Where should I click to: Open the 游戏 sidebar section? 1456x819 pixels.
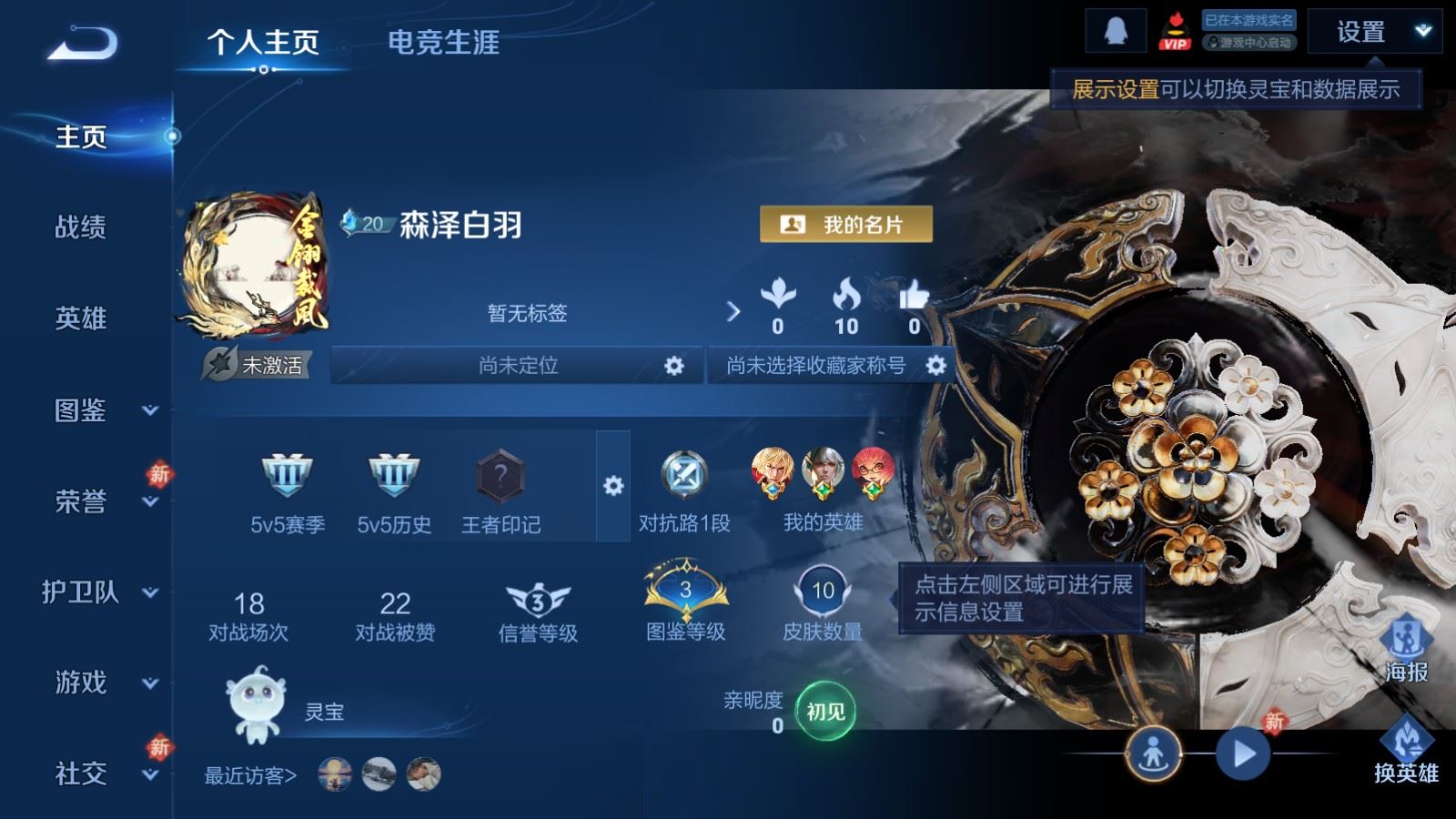[98, 682]
